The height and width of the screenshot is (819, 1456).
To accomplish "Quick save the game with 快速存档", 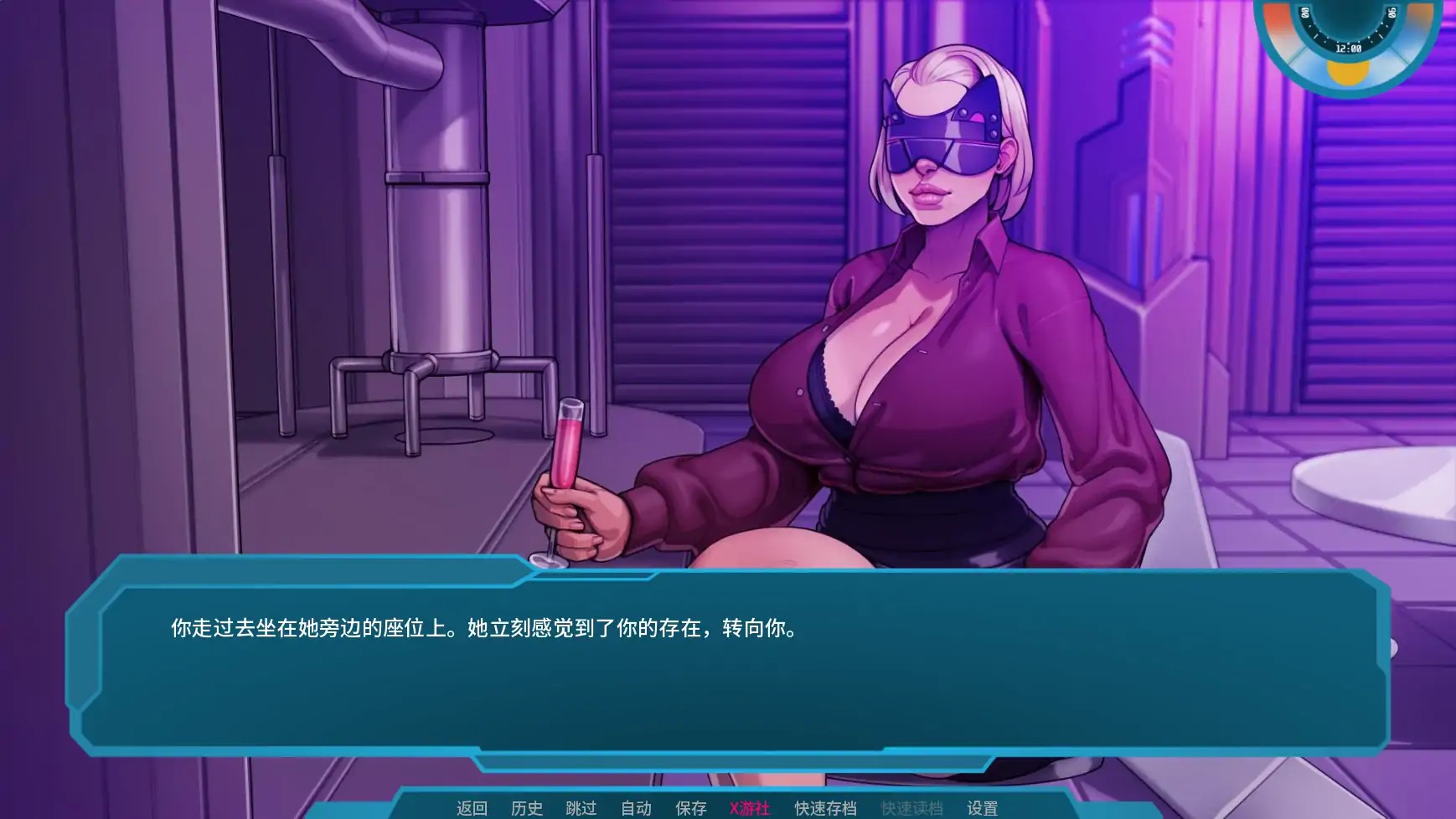I will coord(824,809).
